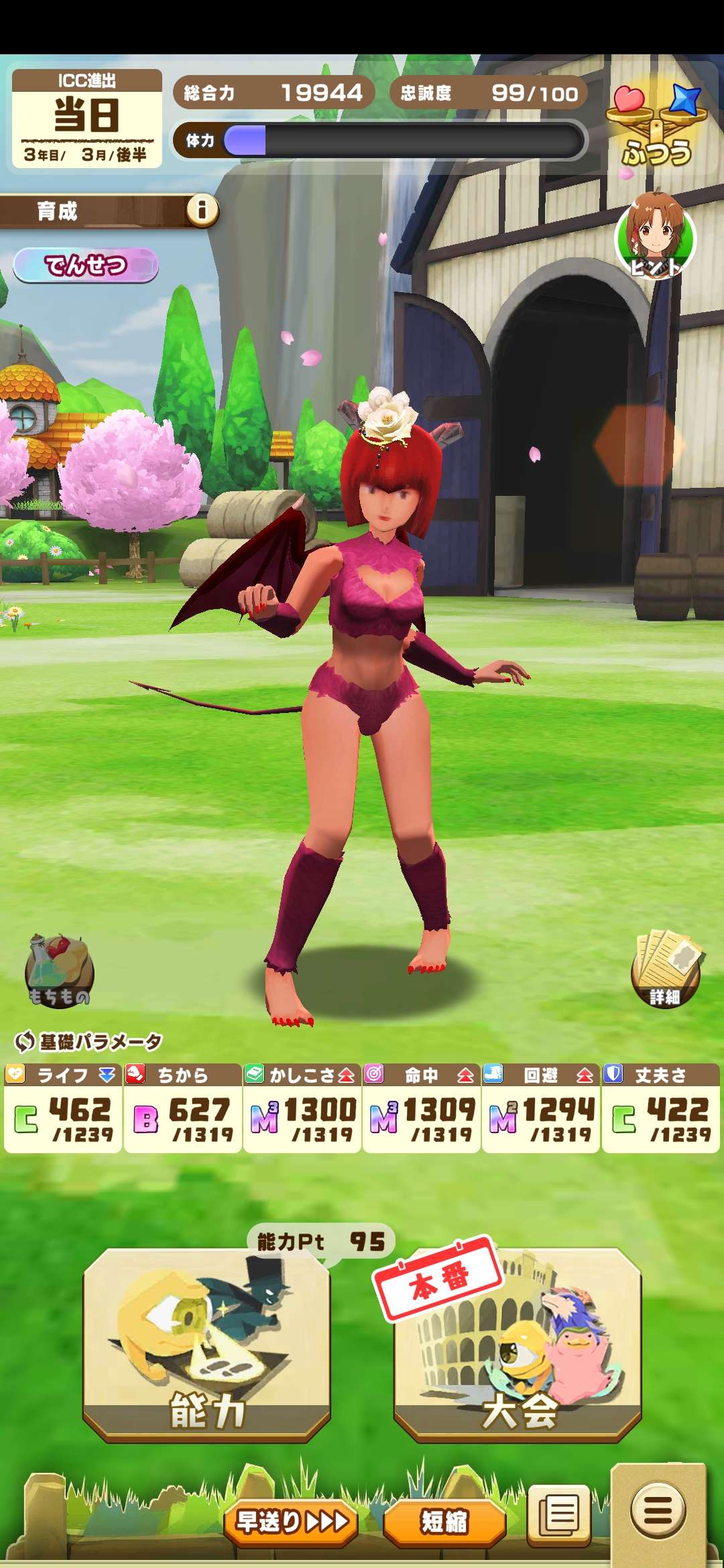Tap the ヒント hint character portrait

(656, 236)
